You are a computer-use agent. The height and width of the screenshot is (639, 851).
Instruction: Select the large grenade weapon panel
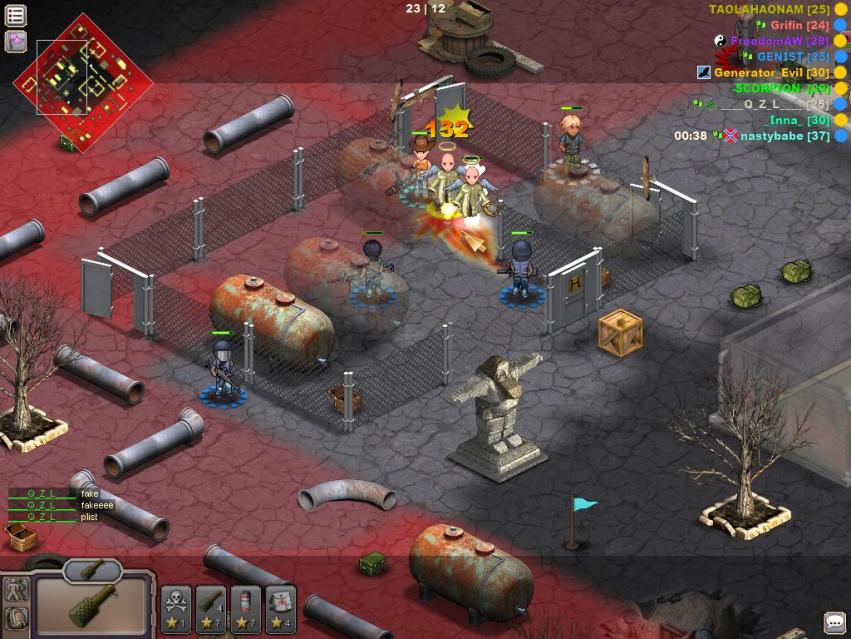click(x=93, y=608)
